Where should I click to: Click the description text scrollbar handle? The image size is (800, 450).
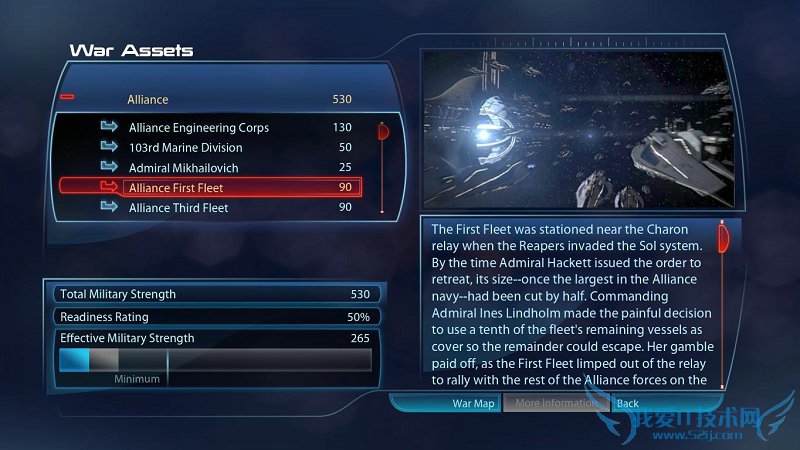722,240
